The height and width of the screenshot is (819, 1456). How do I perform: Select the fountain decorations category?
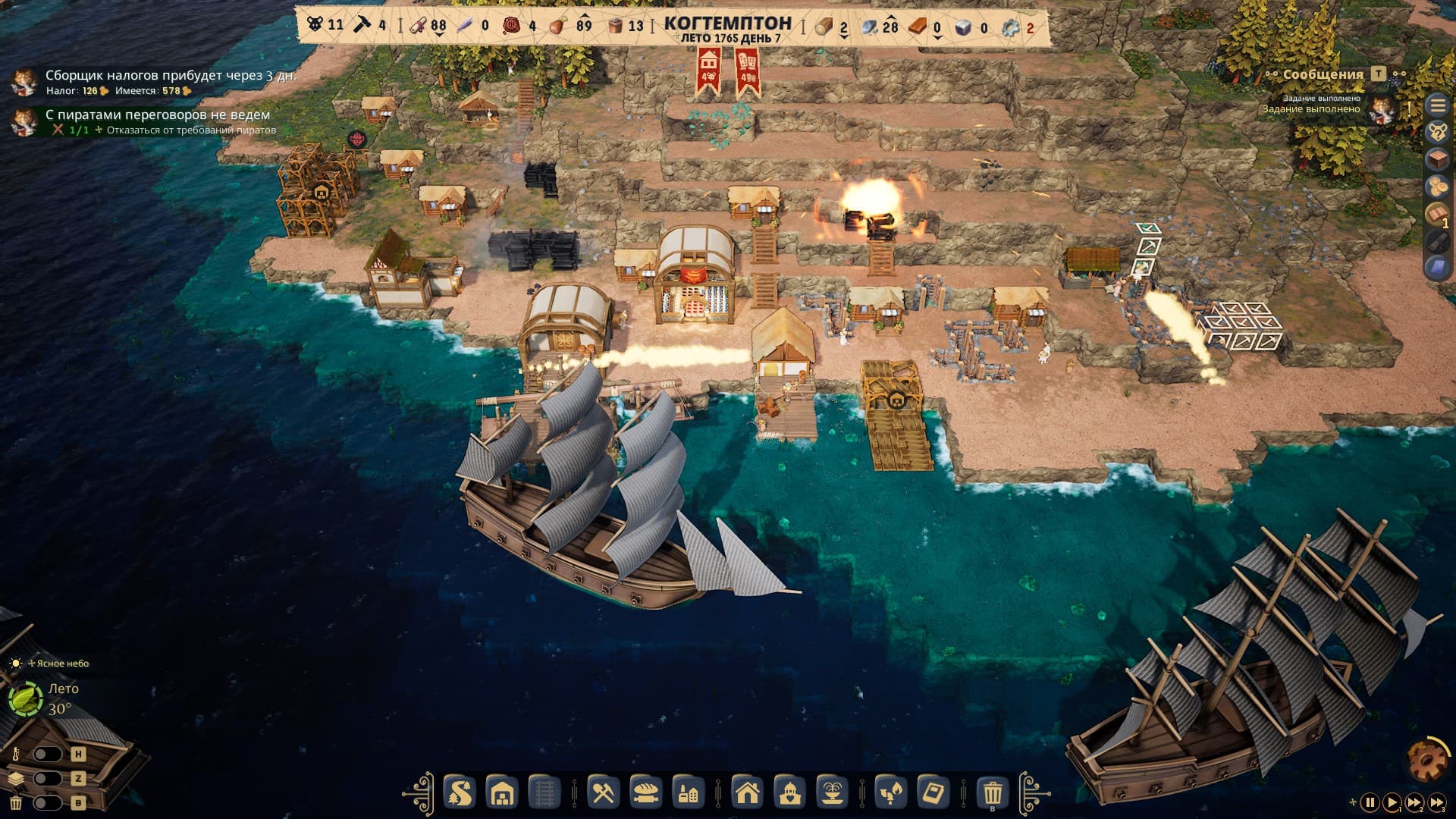tap(832, 794)
